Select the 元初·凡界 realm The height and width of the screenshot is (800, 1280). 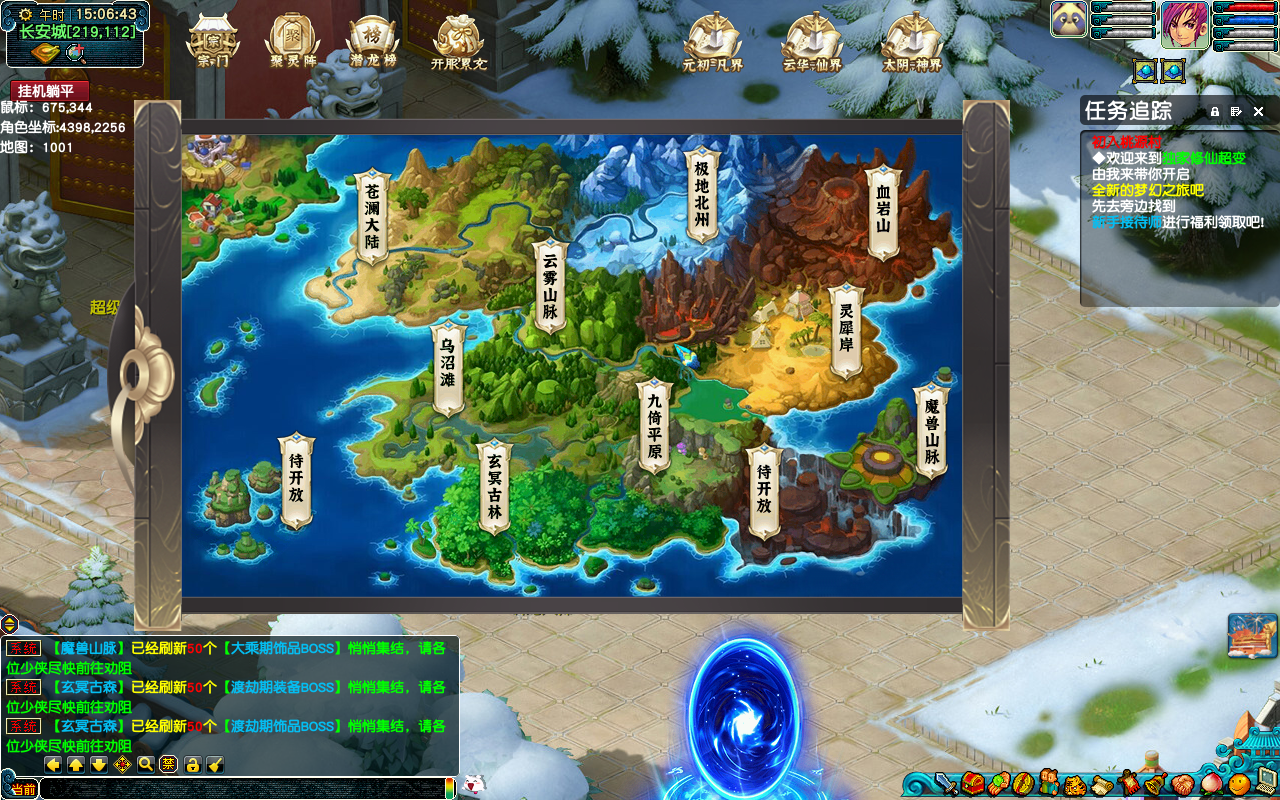pos(712,42)
